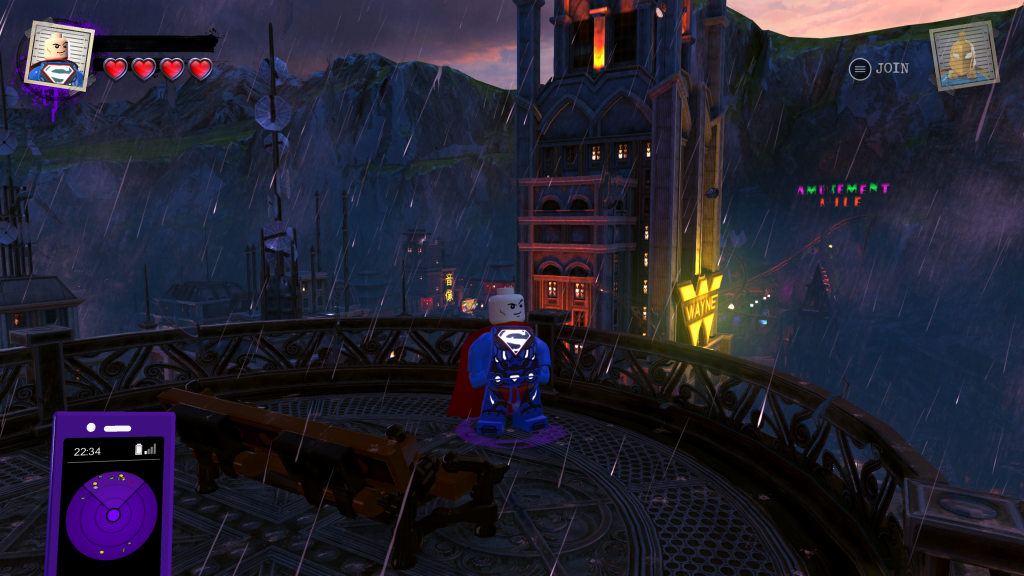1024x576 pixels.
Task: Select the player two character portrait
Action: [963, 55]
